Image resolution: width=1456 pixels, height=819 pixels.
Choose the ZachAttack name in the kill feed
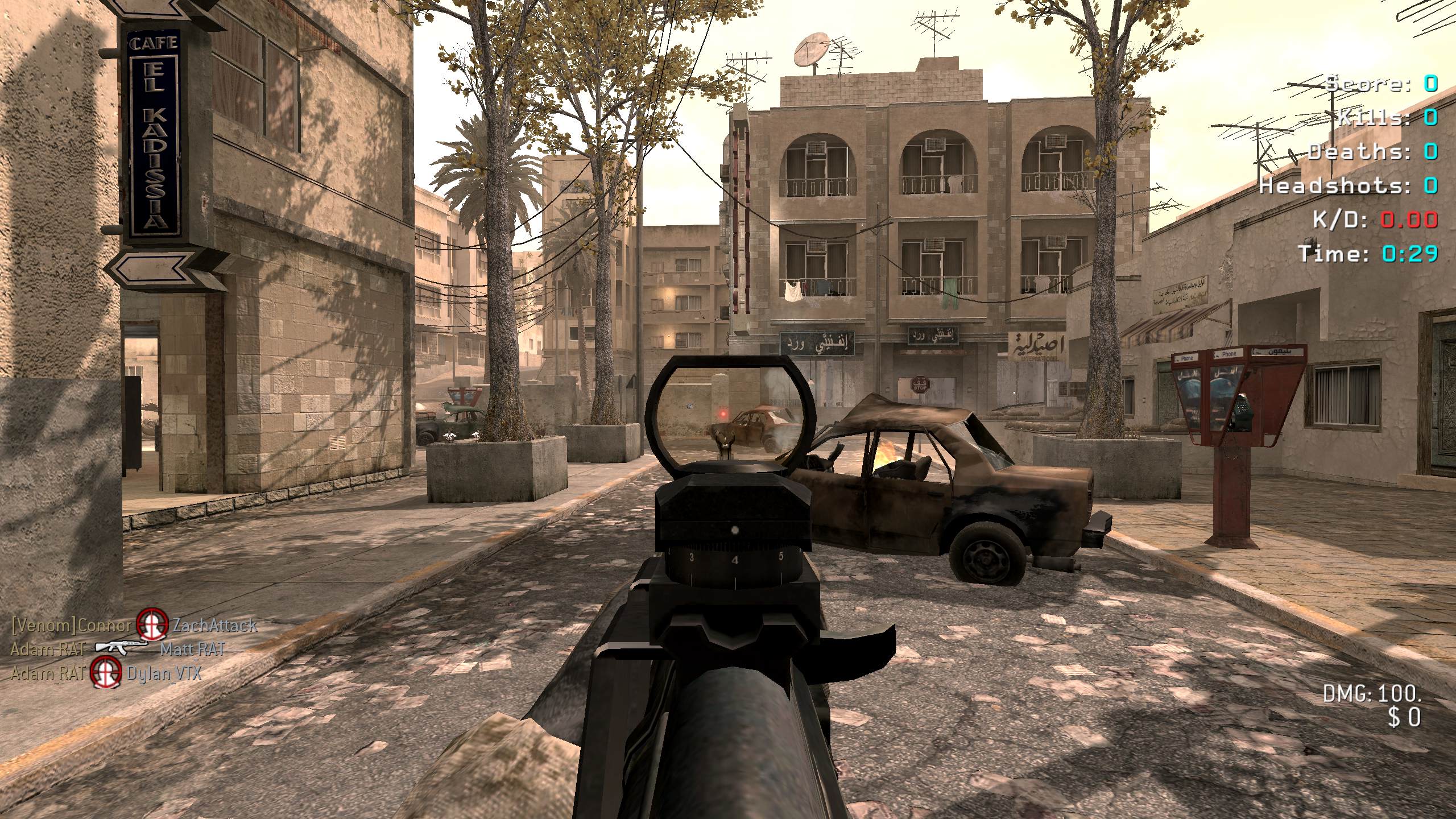point(214,625)
